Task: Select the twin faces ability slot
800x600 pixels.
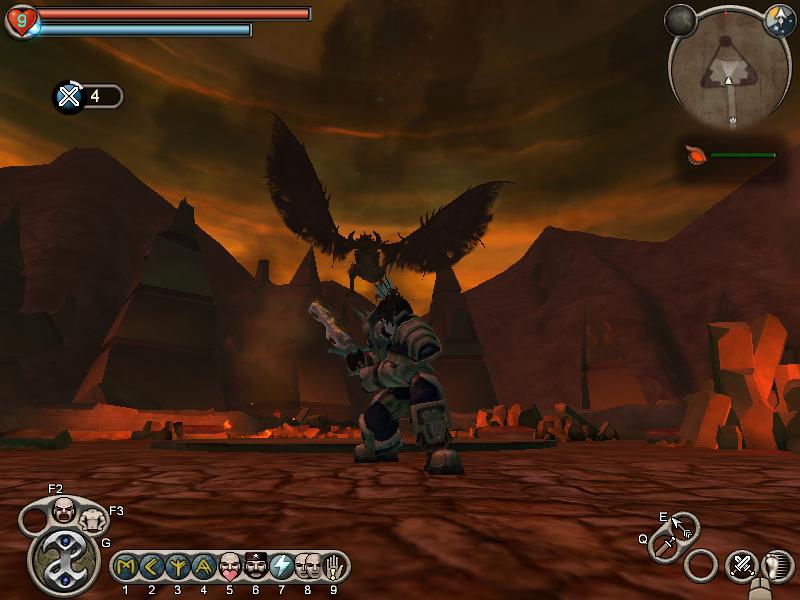Action: pos(308,568)
